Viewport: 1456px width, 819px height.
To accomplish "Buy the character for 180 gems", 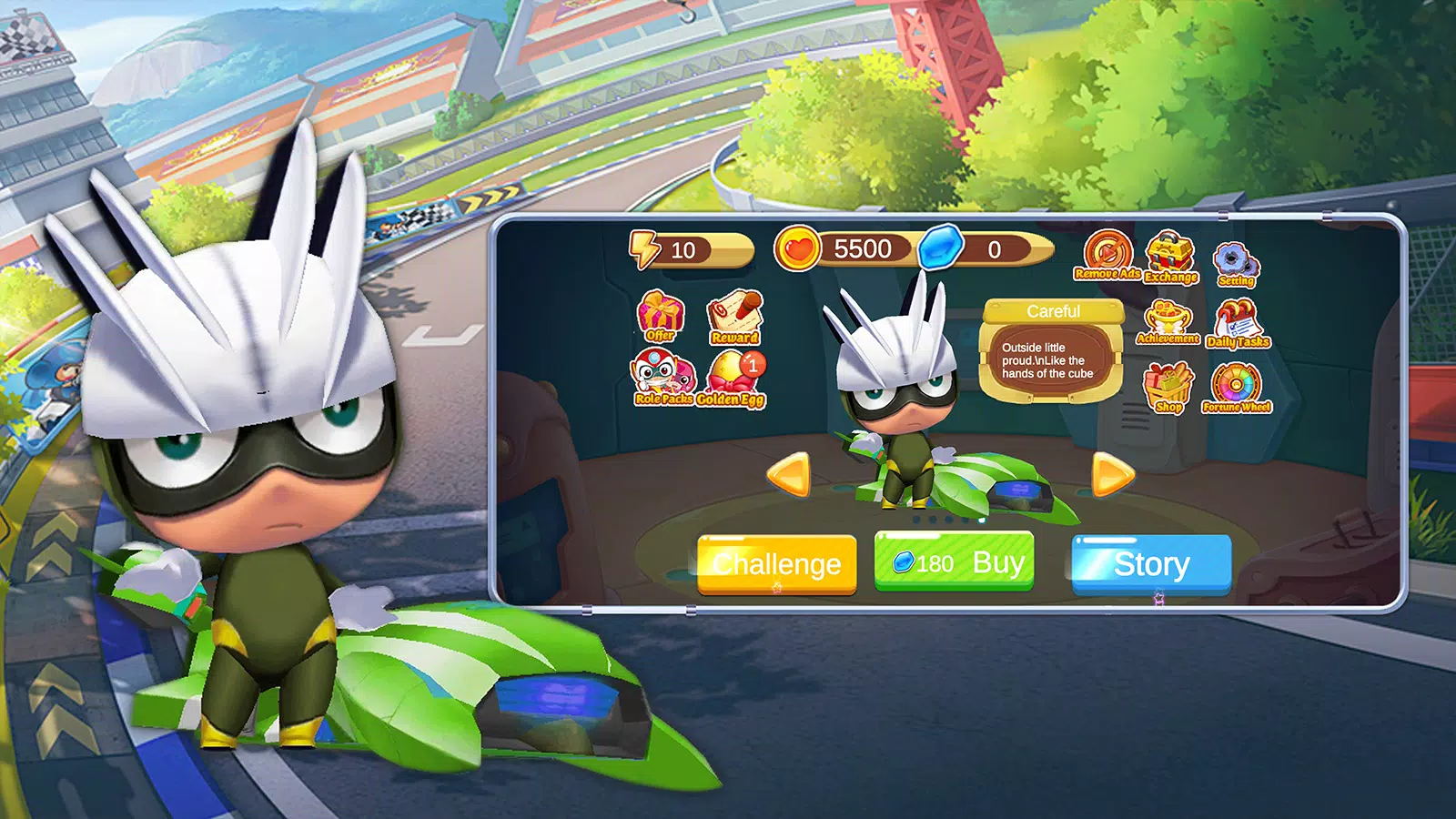I will (954, 562).
